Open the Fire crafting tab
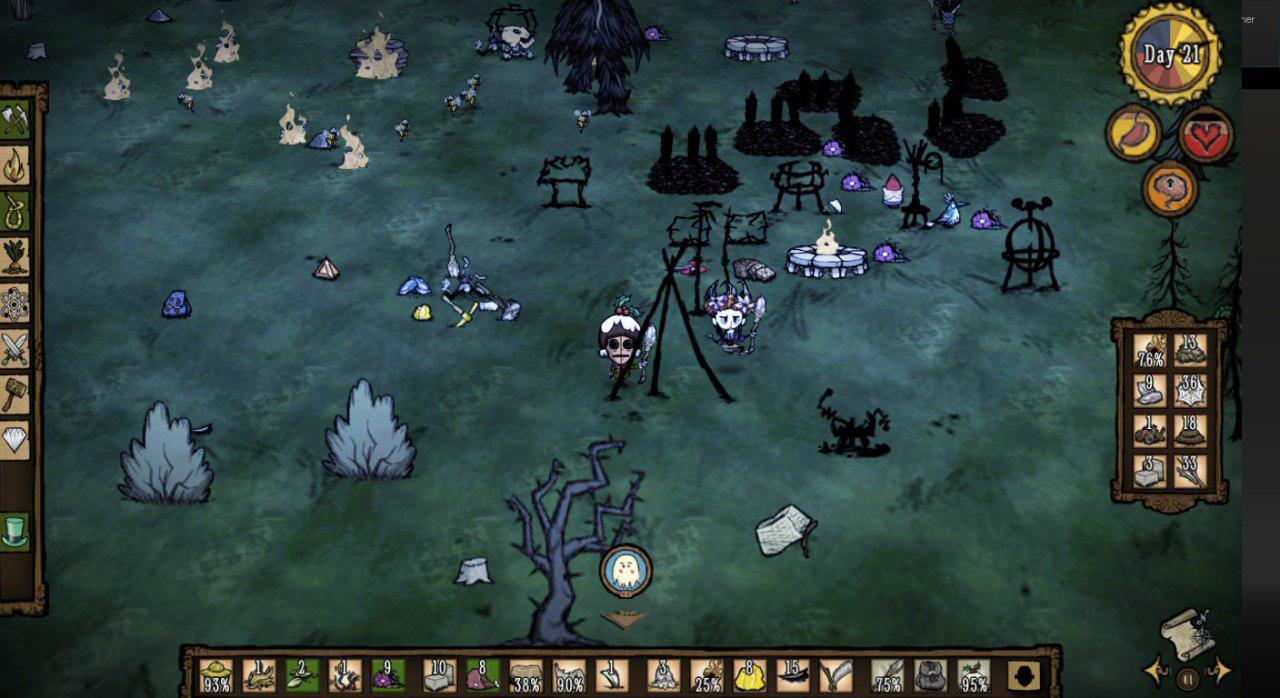The height and width of the screenshot is (698, 1280). point(15,166)
